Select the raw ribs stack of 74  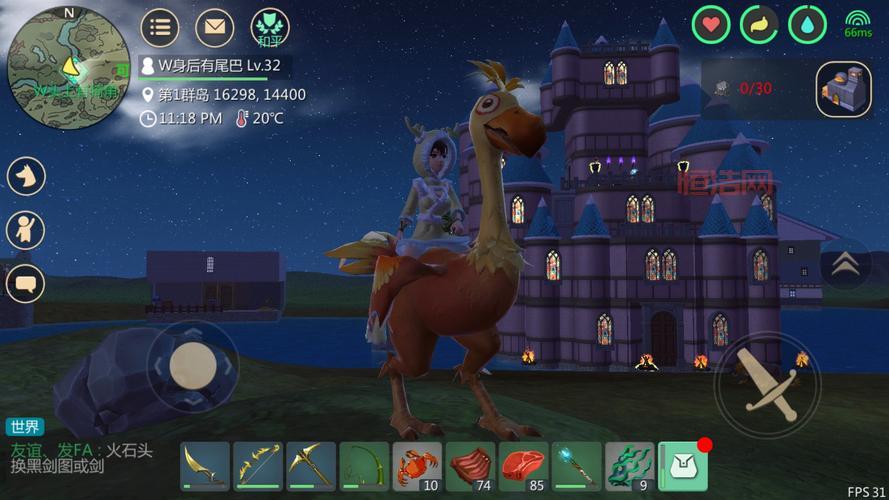coord(470,467)
